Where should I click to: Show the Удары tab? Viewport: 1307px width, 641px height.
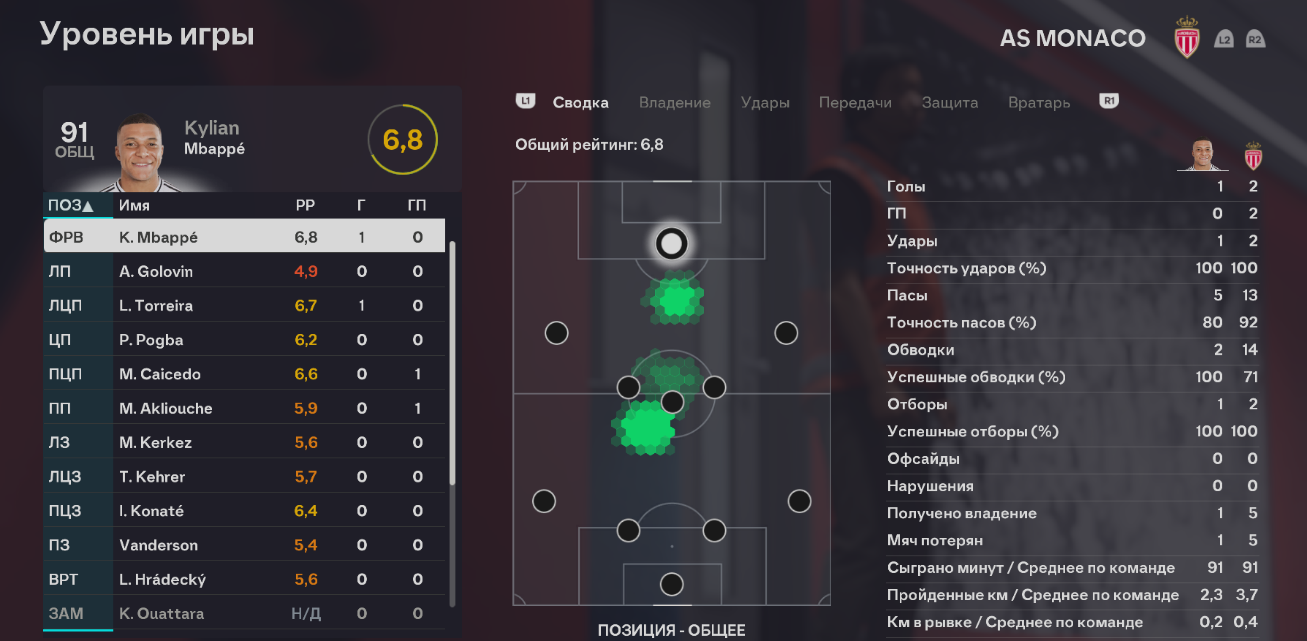click(765, 102)
